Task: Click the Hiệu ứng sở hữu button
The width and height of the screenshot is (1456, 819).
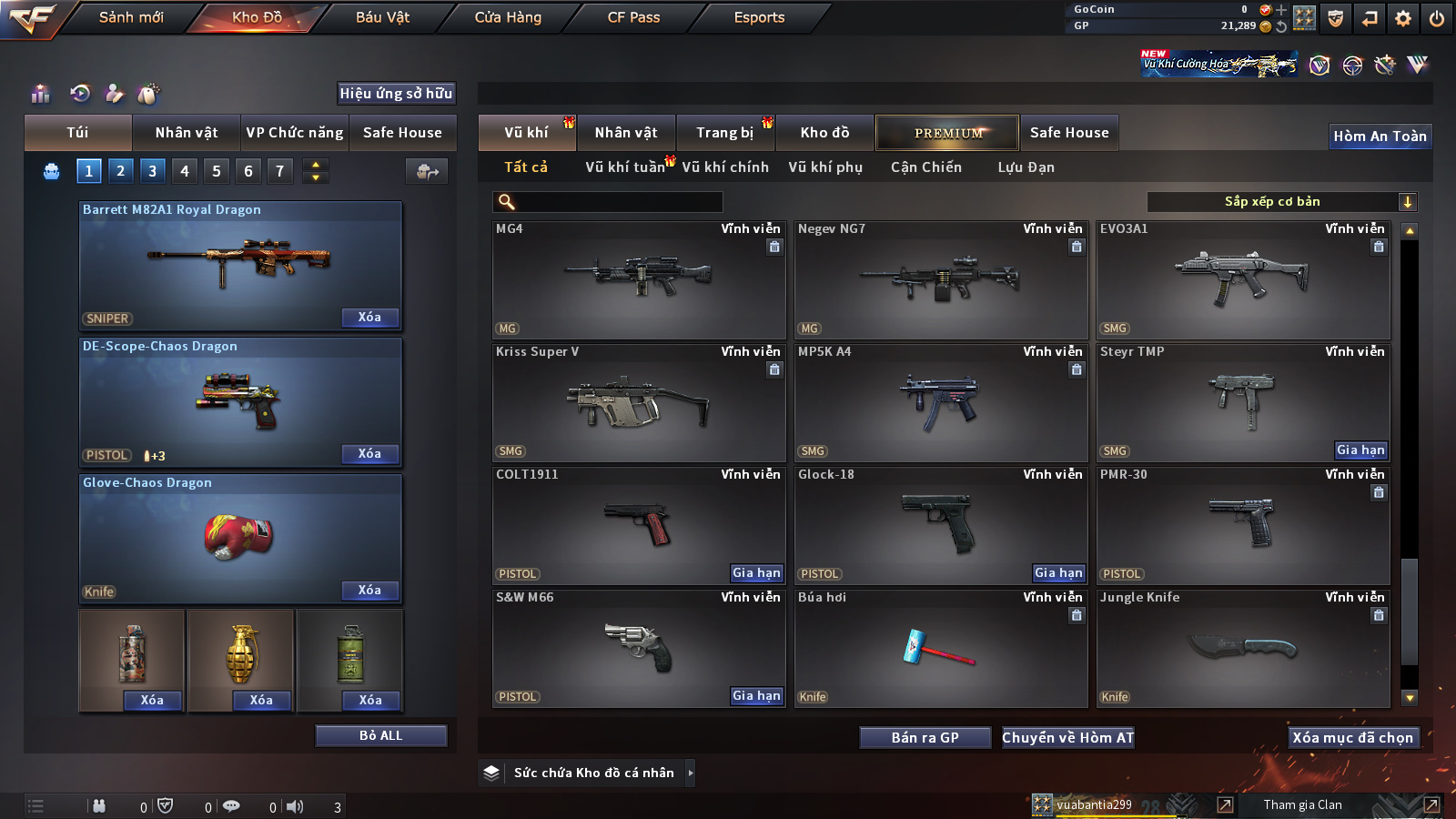Action: (x=396, y=94)
